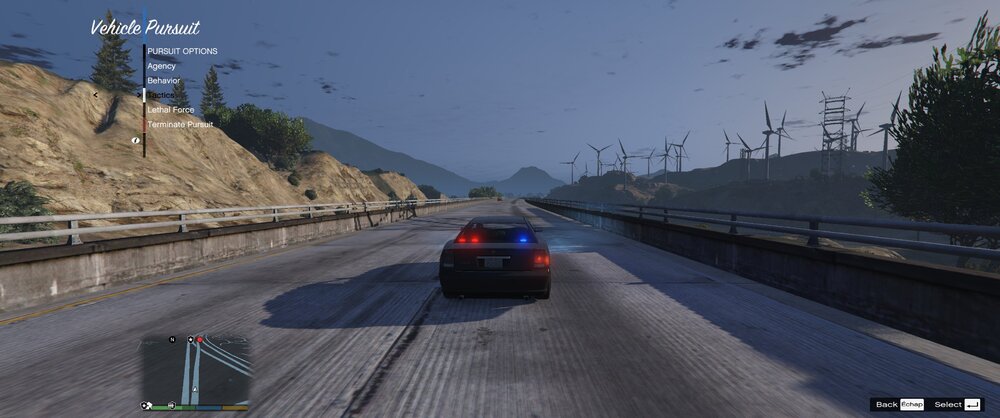Select the Behavior menu entry
Screen dimensions: 1000x418
(x=163, y=80)
